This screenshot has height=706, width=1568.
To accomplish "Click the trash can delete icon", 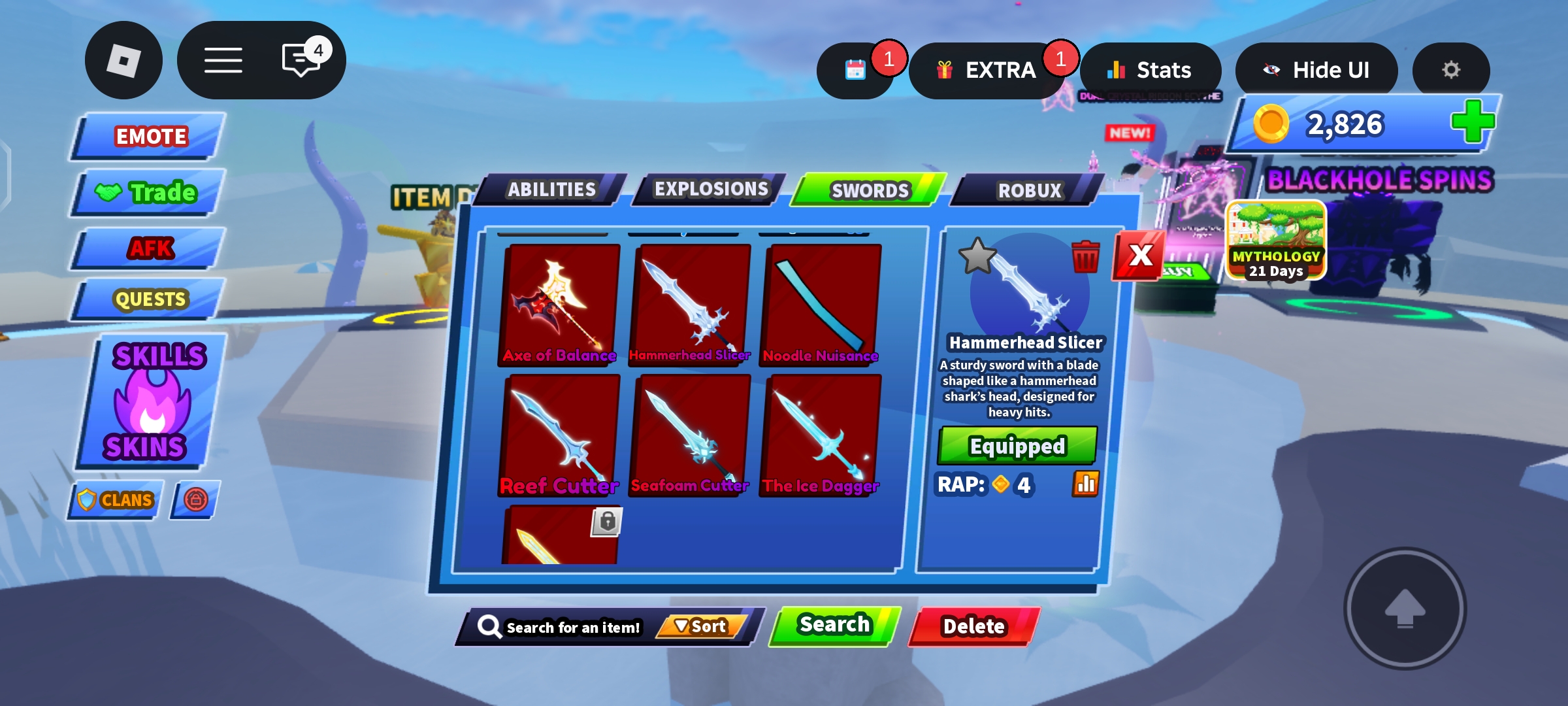I will click(1085, 257).
